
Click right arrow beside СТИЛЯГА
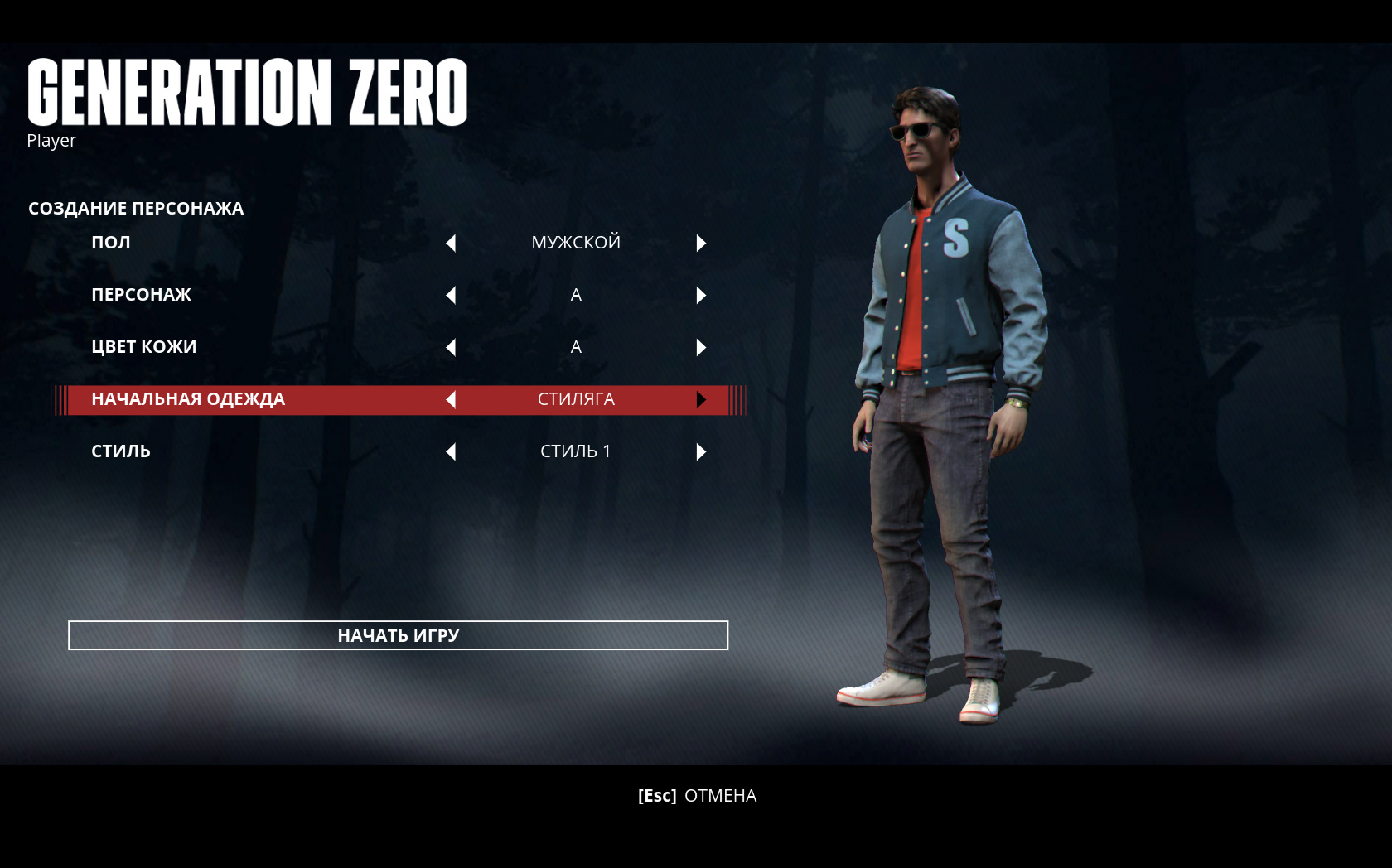pyautogui.click(x=701, y=399)
